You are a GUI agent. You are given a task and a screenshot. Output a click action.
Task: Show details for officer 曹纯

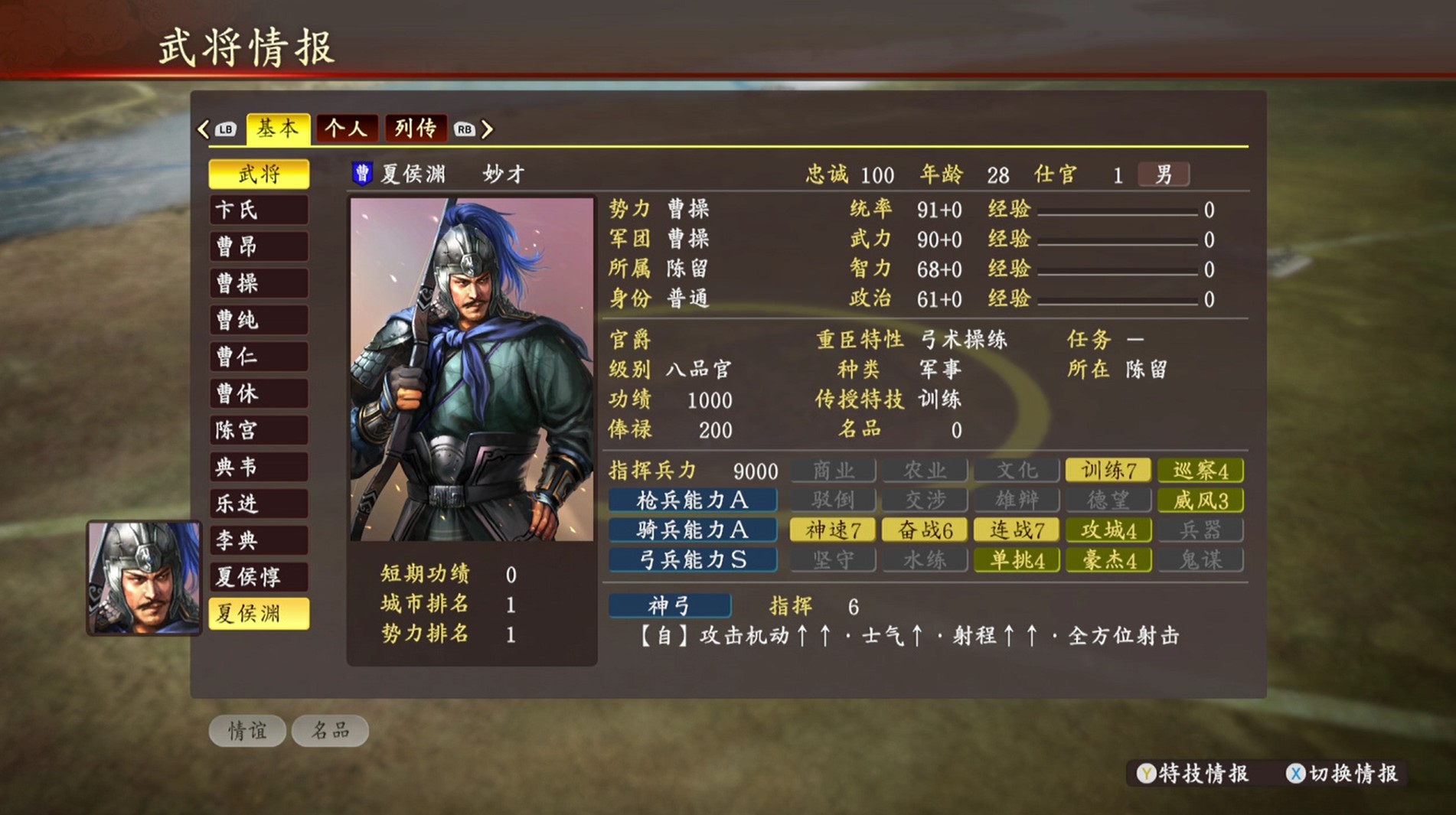click(259, 321)
